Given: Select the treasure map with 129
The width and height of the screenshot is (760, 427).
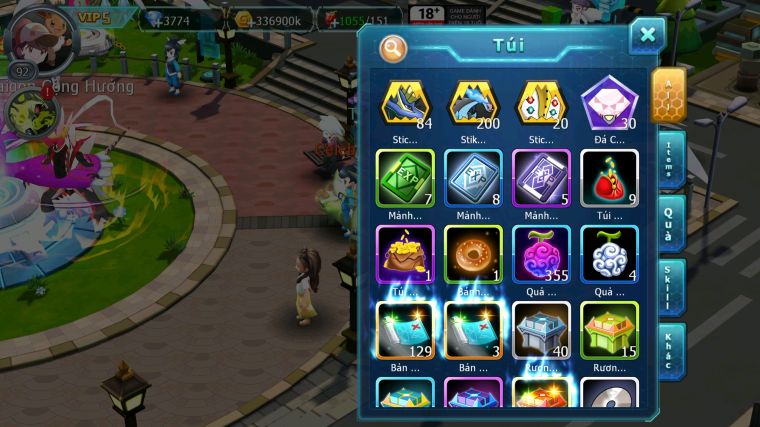Looking at the screenshot, I should (x=405, y=330).
